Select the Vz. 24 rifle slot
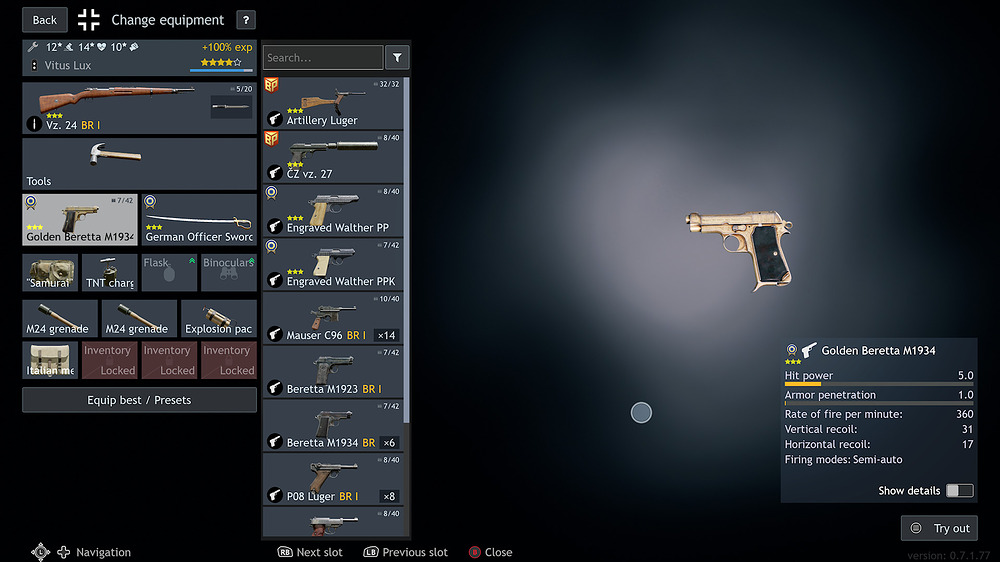 139,108
